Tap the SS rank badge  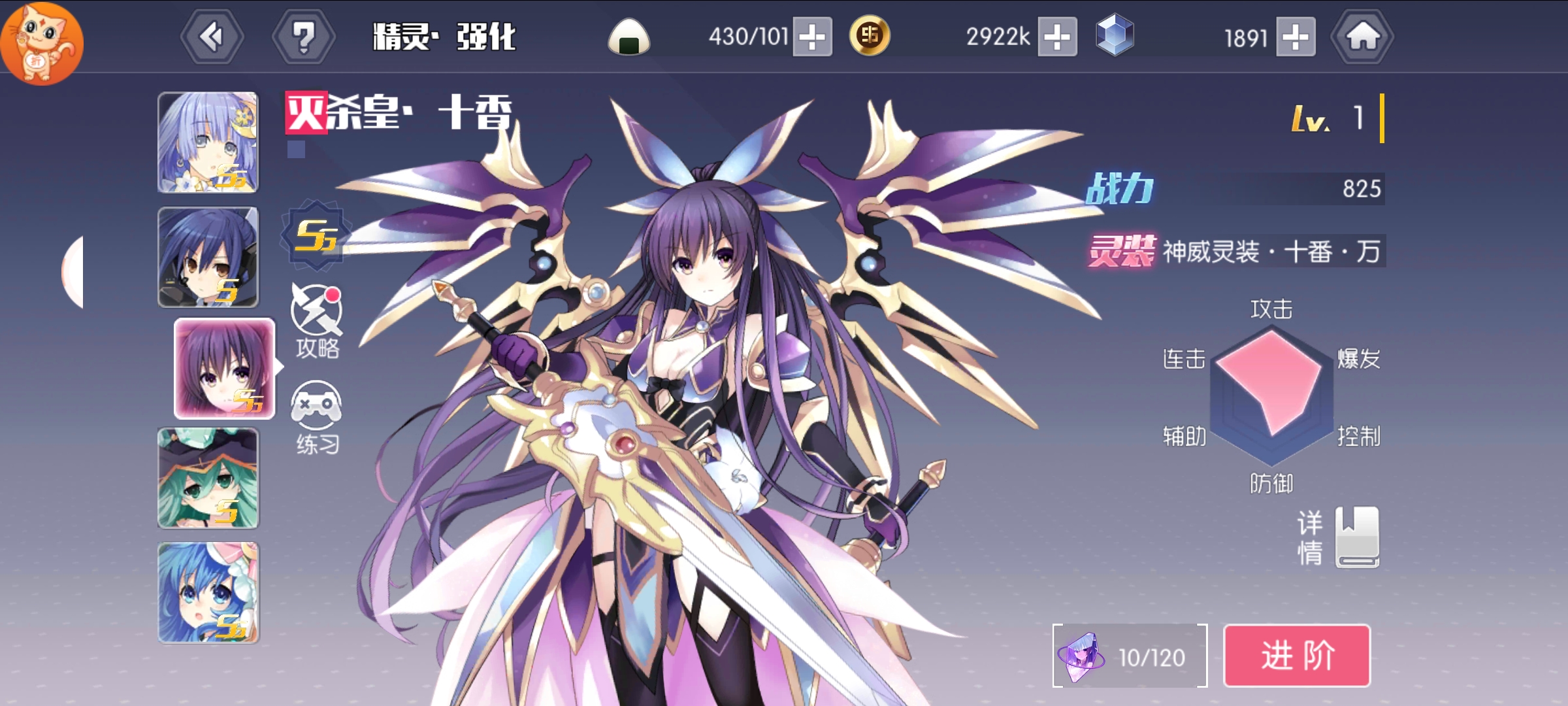pyautogui.click(x=316, y=235)
